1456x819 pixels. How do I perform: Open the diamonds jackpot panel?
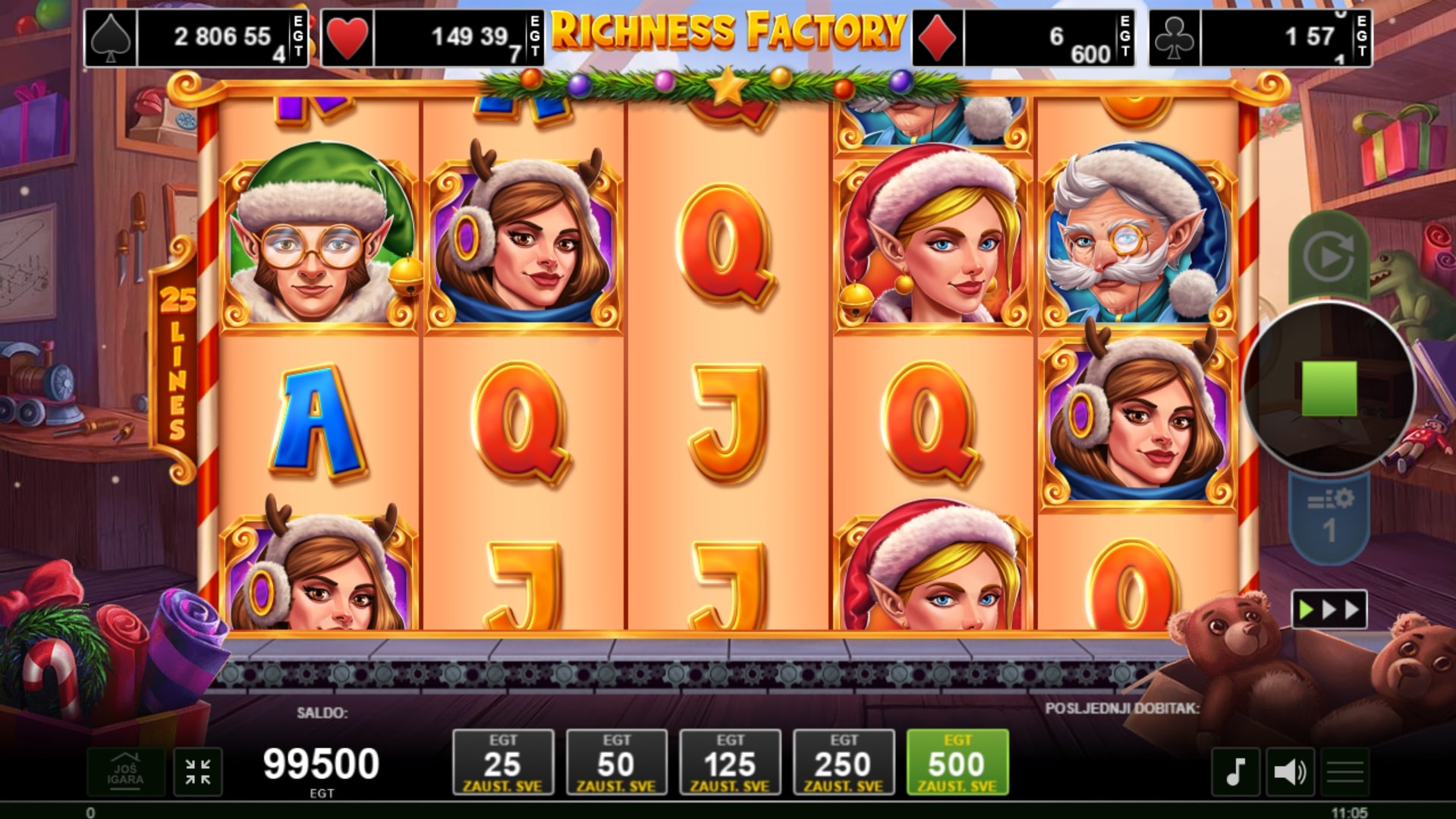(x=1024, y=38)
